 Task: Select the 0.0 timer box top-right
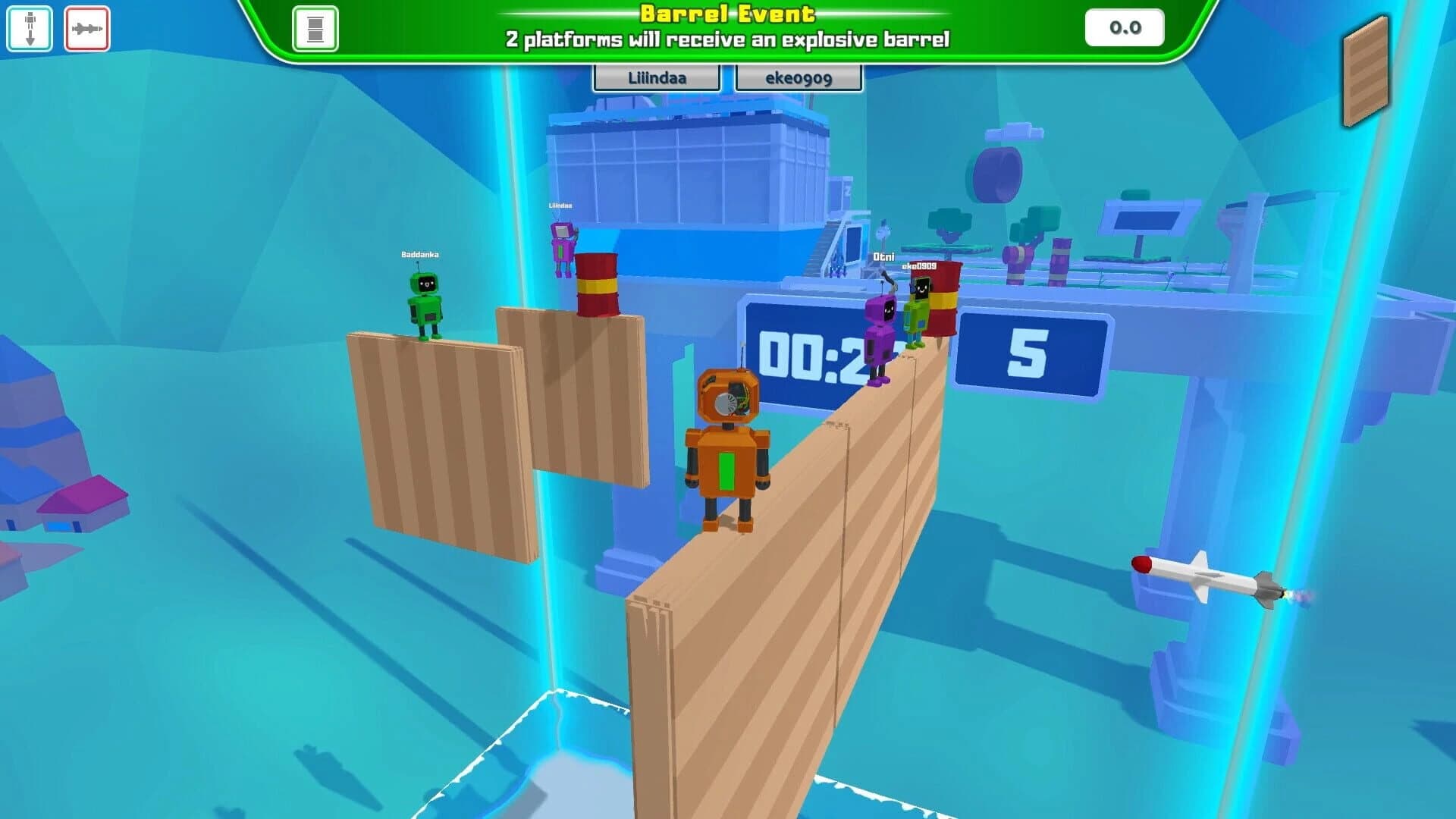click(x=1124, y=27)
